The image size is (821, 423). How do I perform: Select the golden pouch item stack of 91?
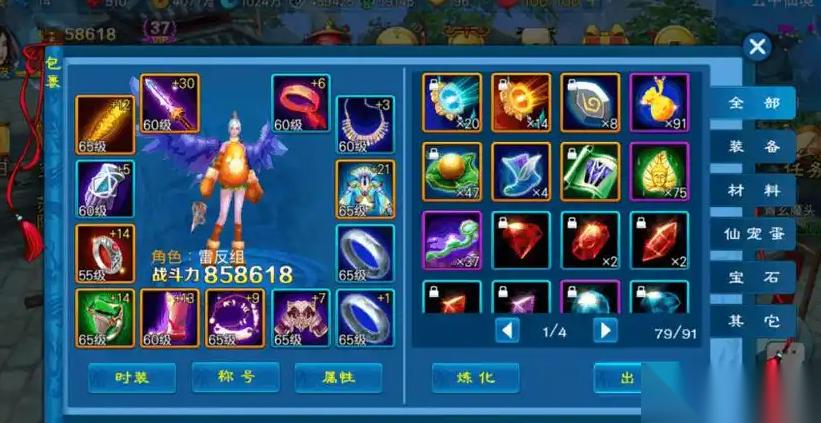(659, 103)
